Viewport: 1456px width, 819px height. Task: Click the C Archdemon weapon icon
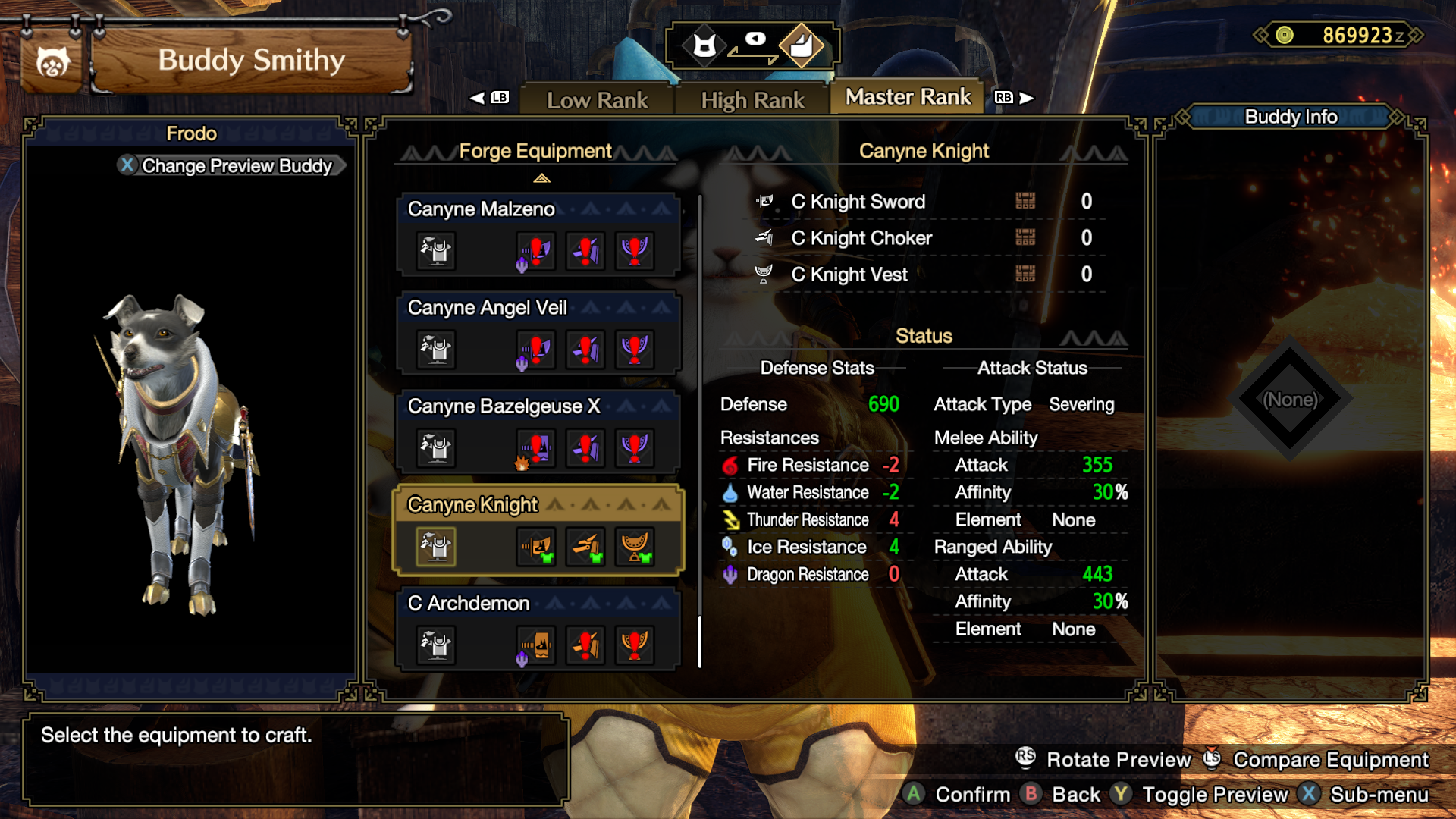536,645
